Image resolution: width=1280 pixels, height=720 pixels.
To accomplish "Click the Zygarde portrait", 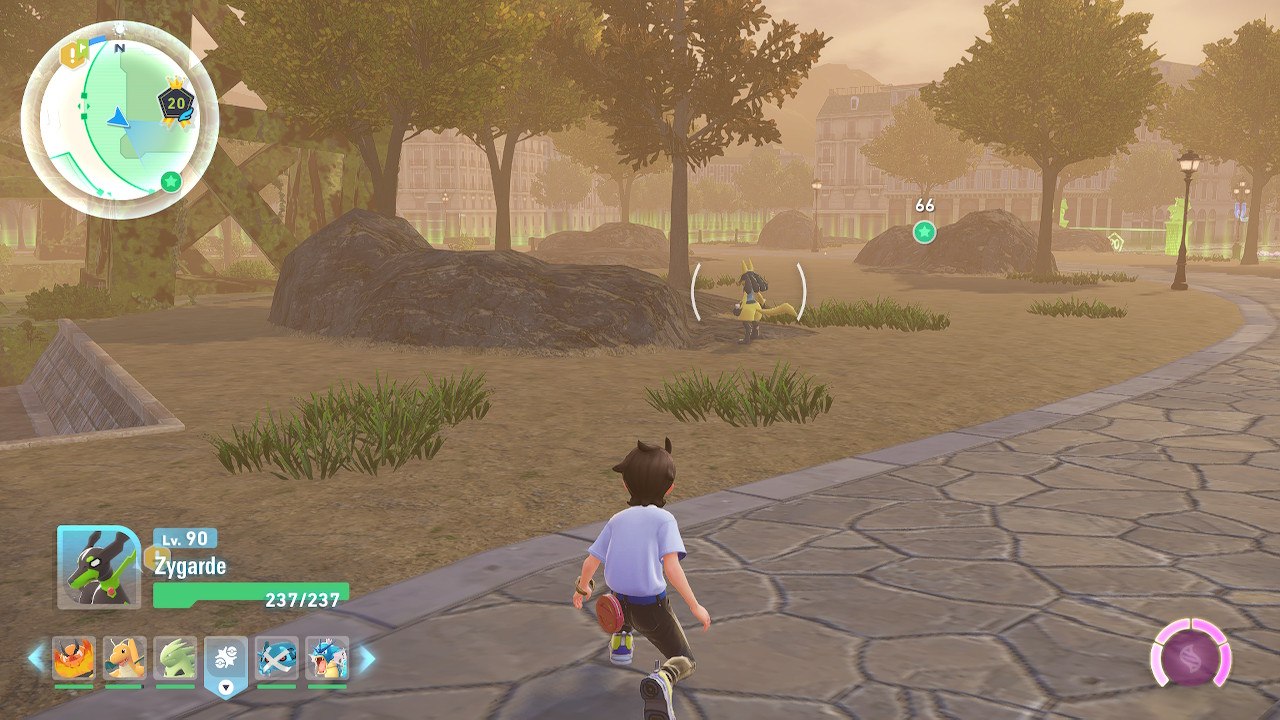I will click(98, 567).
